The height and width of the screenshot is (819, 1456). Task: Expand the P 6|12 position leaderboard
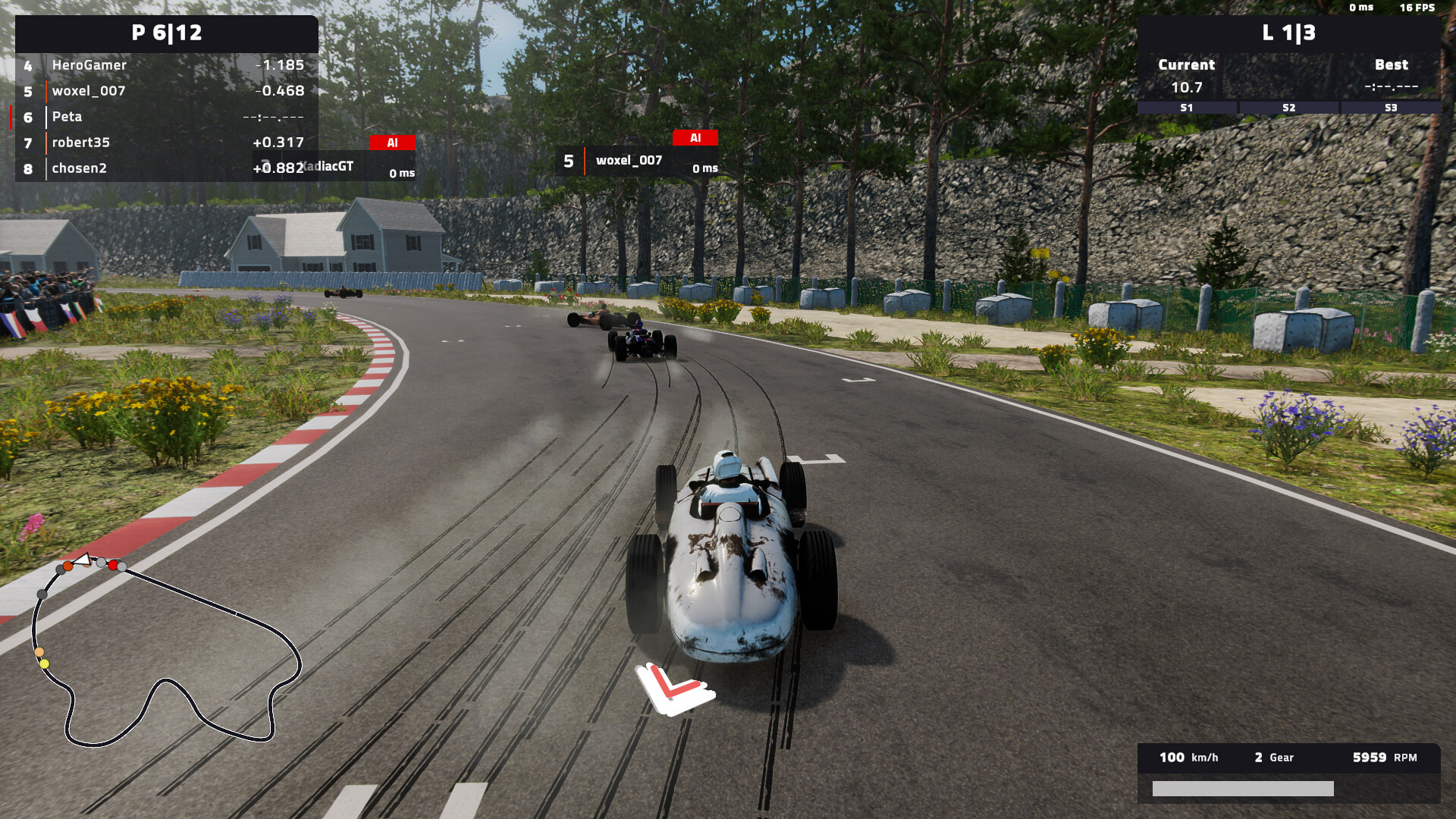[165, 33]
